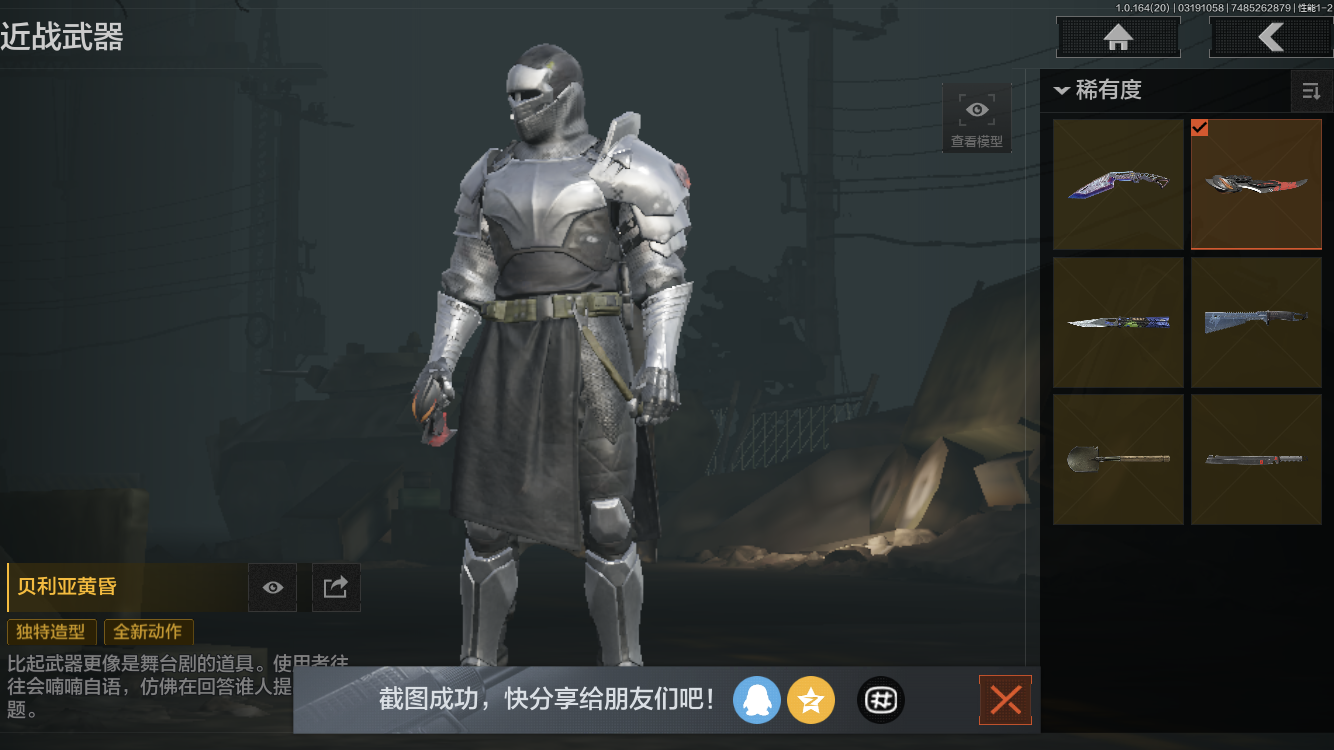1334x750 pixels.
Task: Click the 贝利亚黄昏 weapon name bar
Action: point(120,587)
